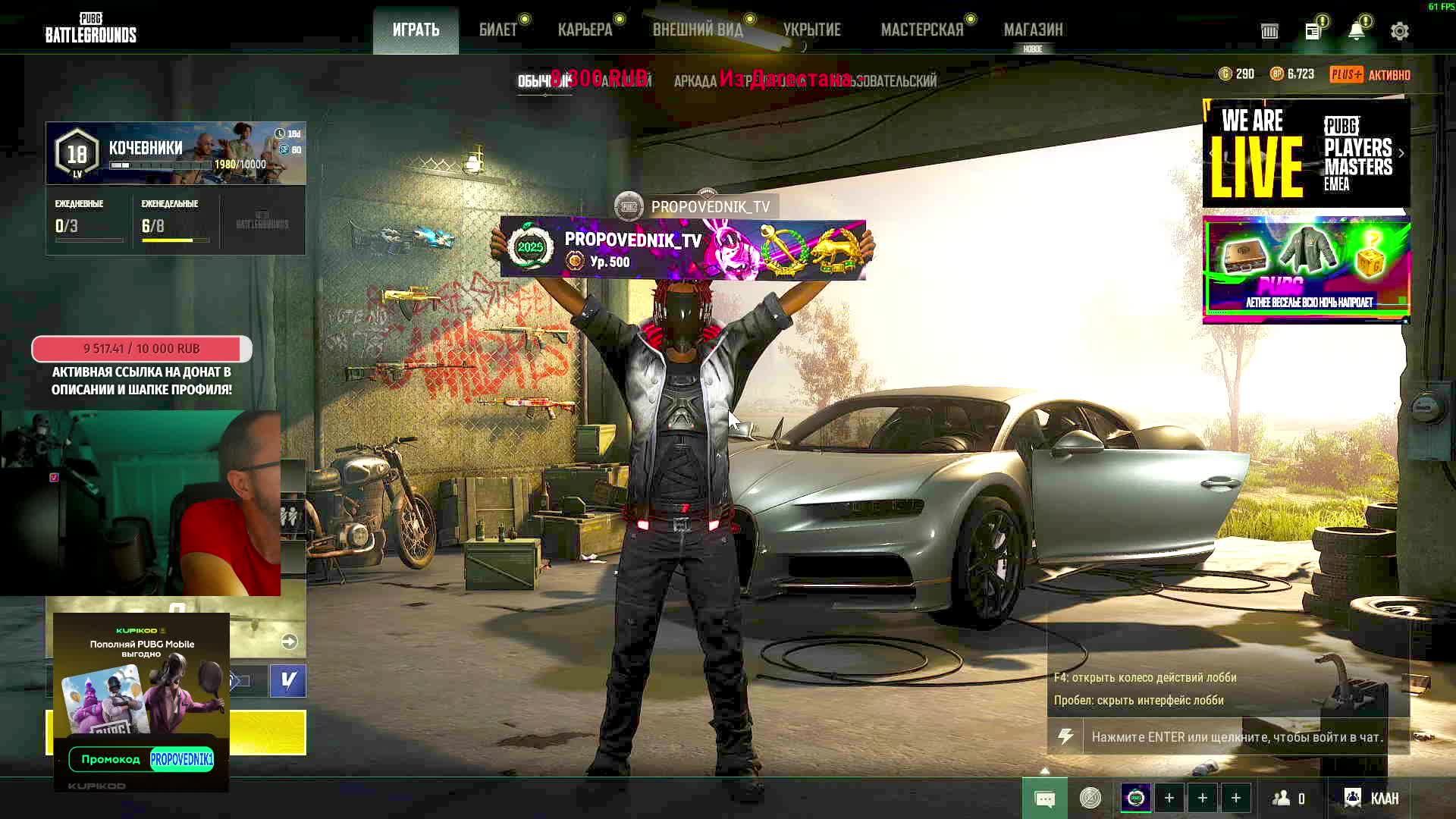Visit the МАГАЗИН tab
The image size is (1456, 819).
[x=1033, y=30]
